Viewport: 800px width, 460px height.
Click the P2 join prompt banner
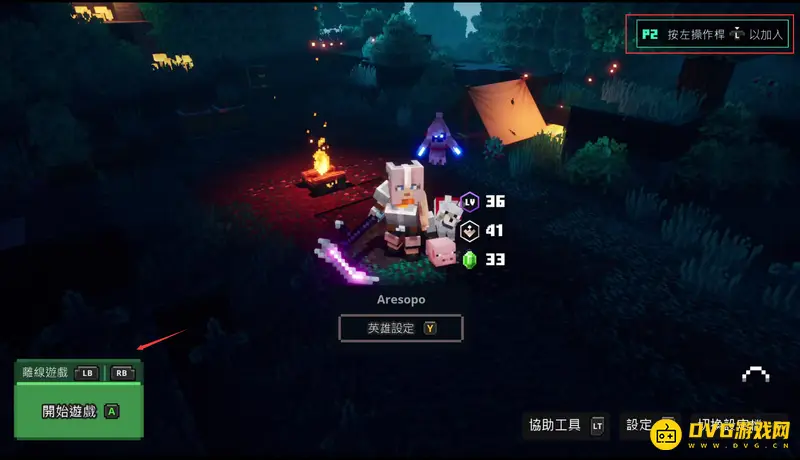(x=712, y=34)
